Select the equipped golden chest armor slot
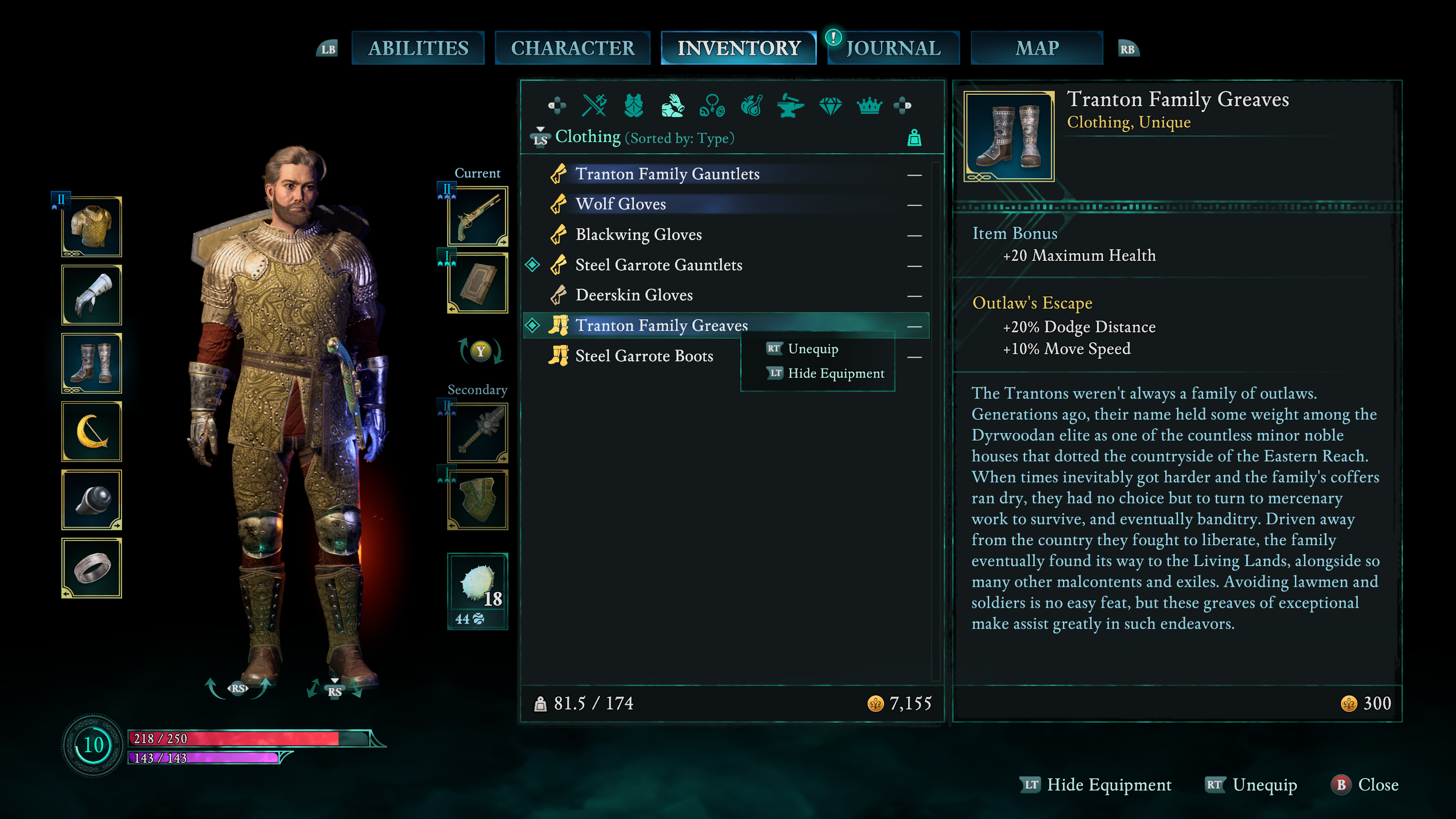 [x=91, y=227]
